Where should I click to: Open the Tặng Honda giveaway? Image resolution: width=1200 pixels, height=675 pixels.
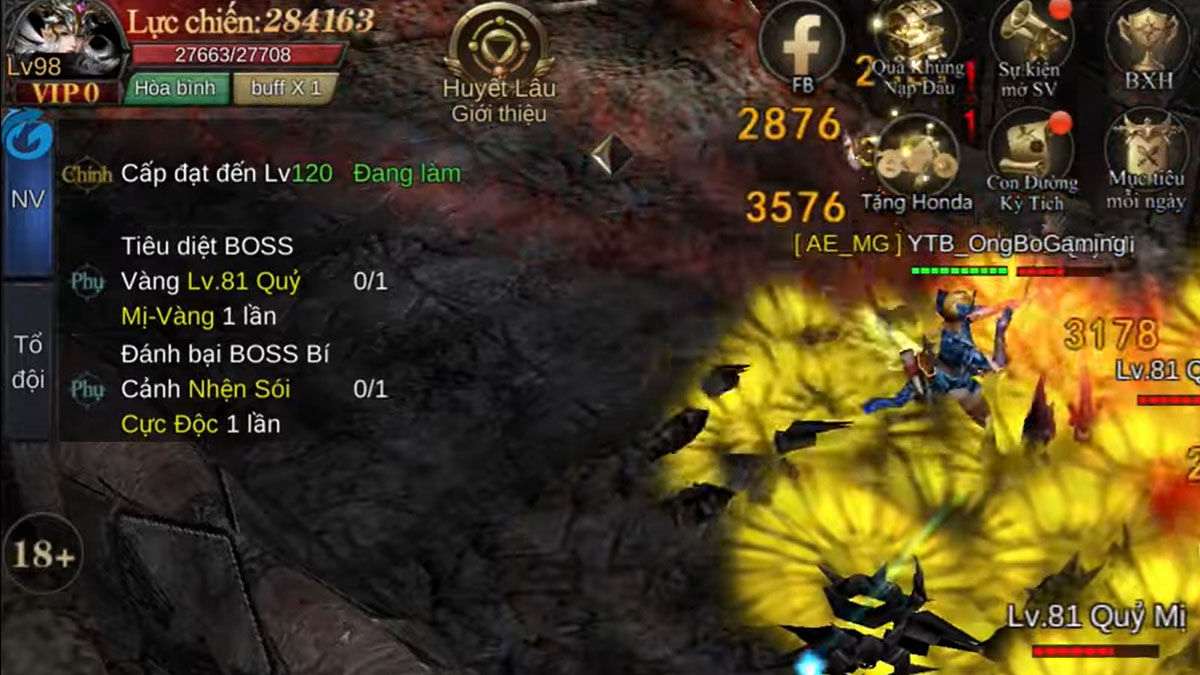coord(916,162)
